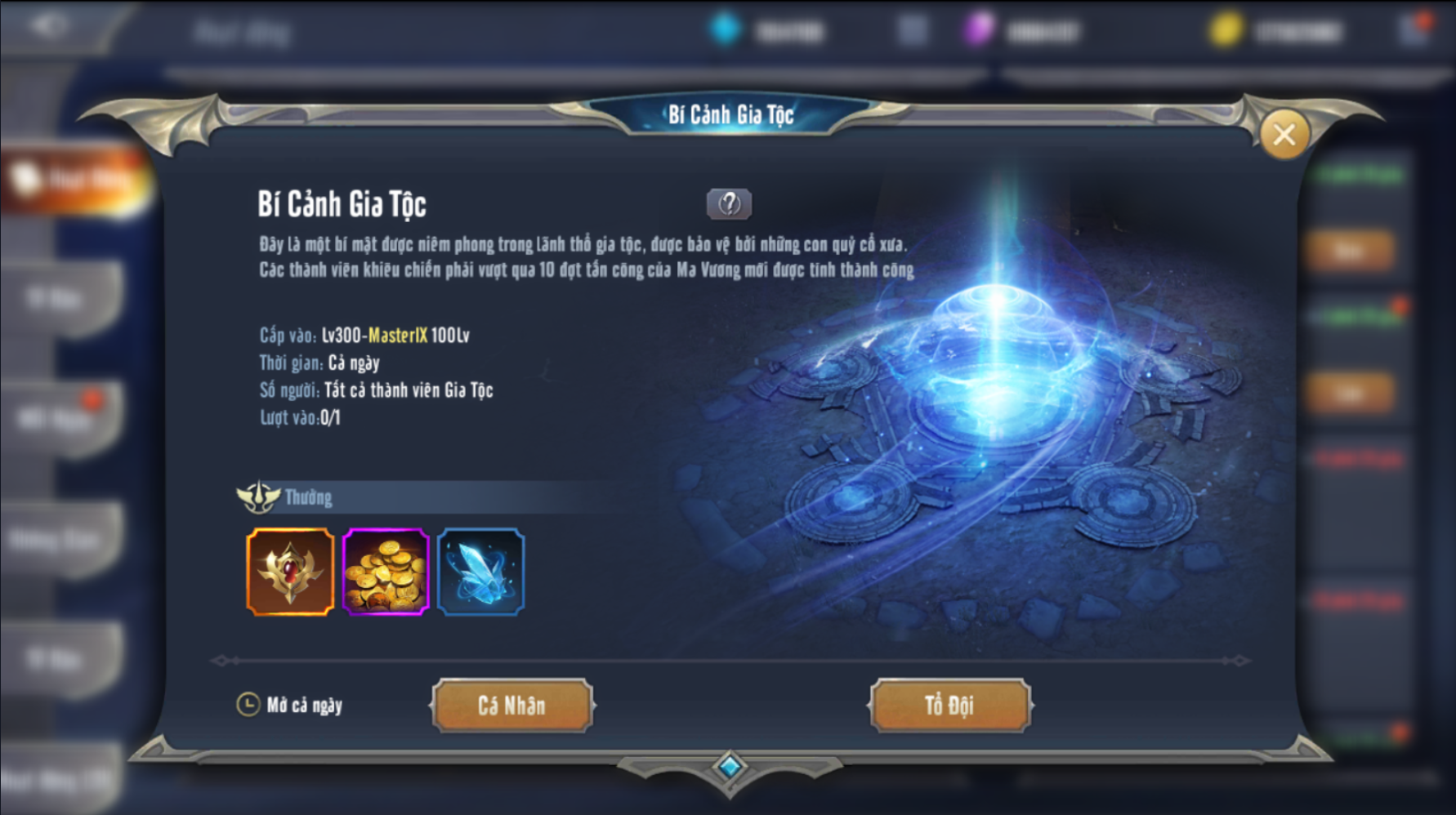1456x815 pixels.
Task: View the gold coin pile reward
Action: pyautogui.click(x=386, y=572)
